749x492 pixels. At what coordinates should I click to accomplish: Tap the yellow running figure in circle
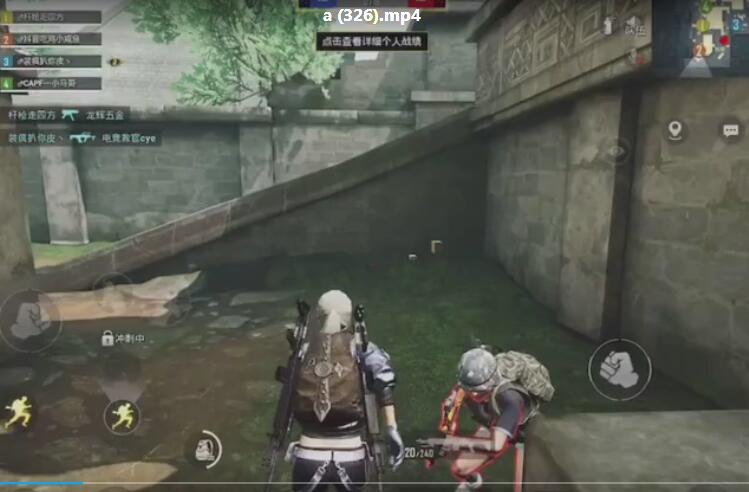(x=122, y=416)
